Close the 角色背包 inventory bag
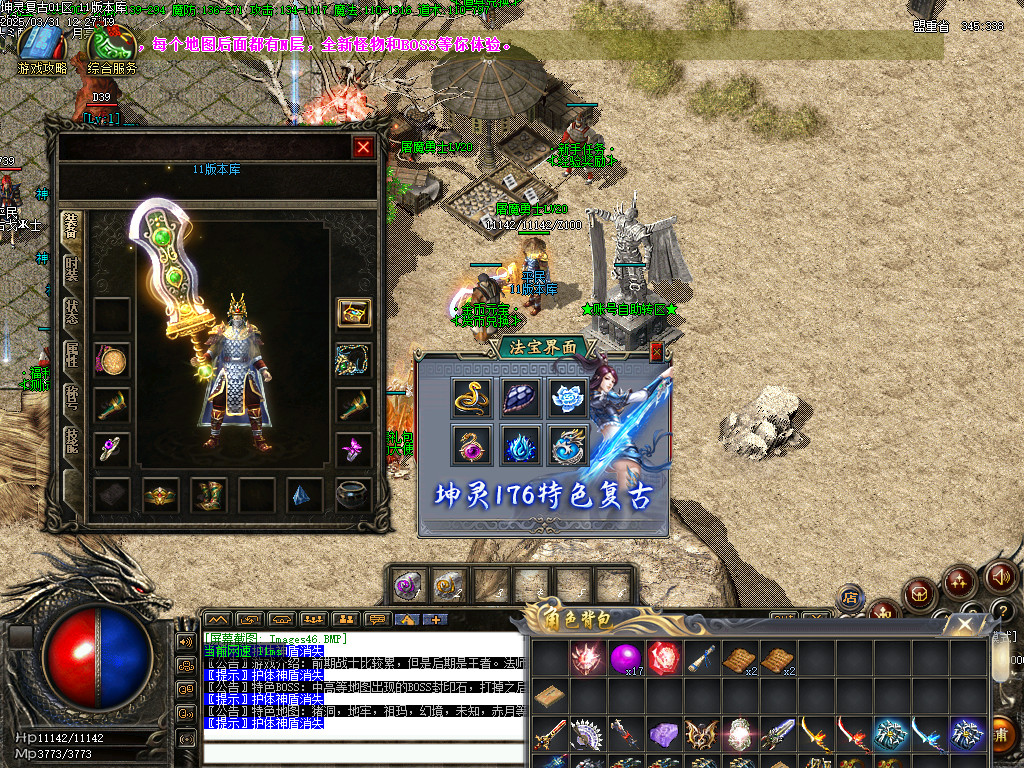This screenshot has width=1024, height=768. coord(964,625)
